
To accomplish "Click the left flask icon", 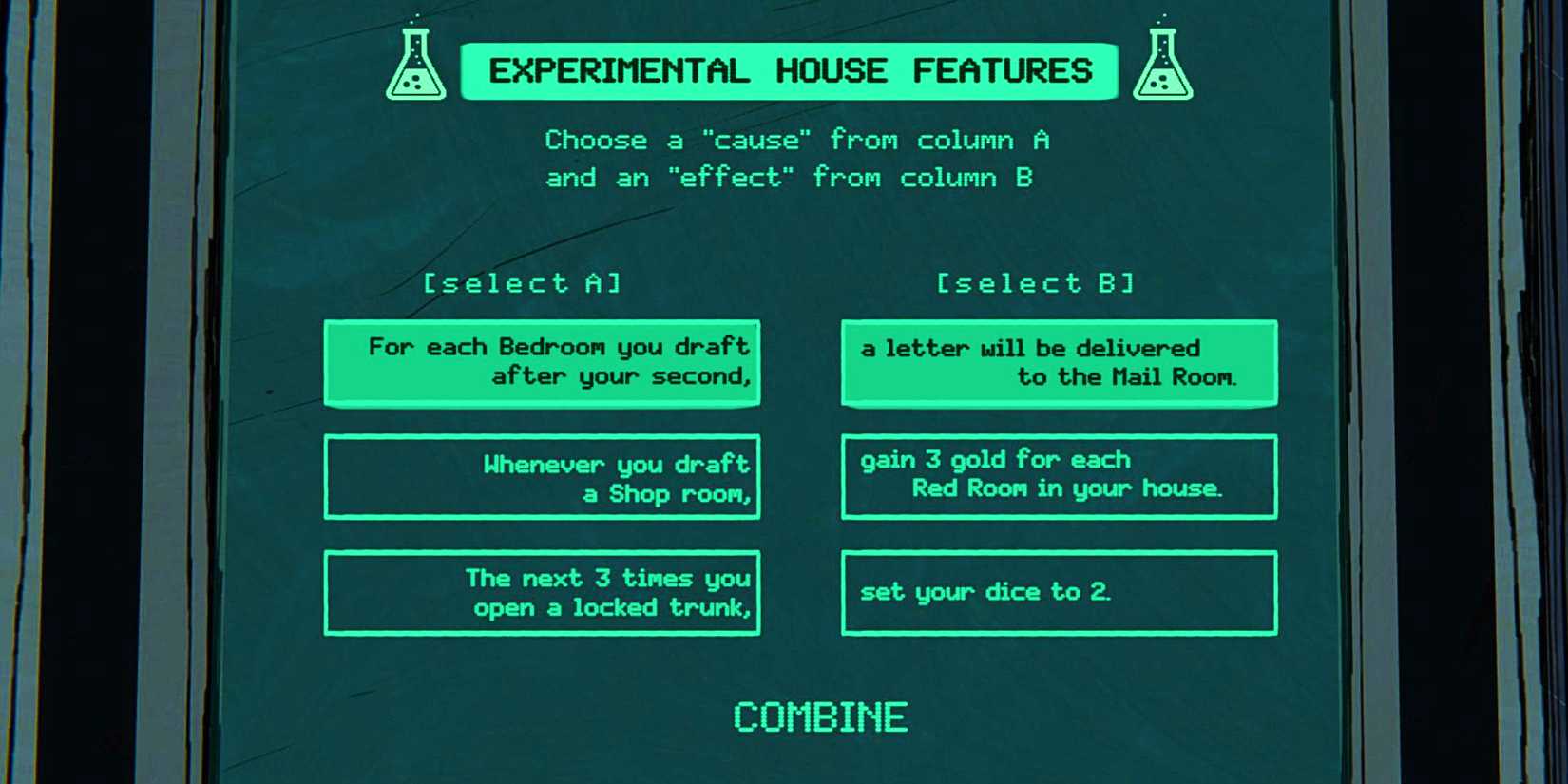I will click(x=415, y=67).
